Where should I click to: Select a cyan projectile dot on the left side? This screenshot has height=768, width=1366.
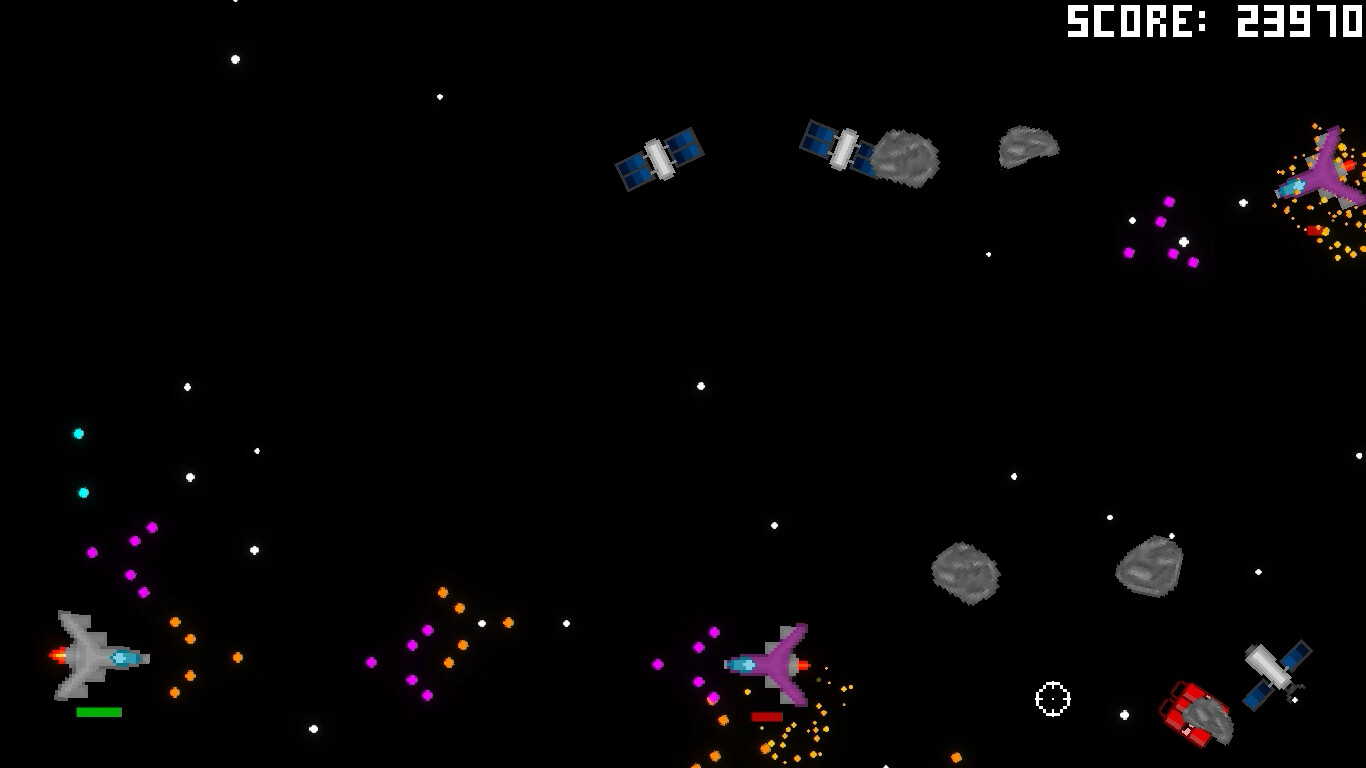pyautogui.click(x=79, y=433)
